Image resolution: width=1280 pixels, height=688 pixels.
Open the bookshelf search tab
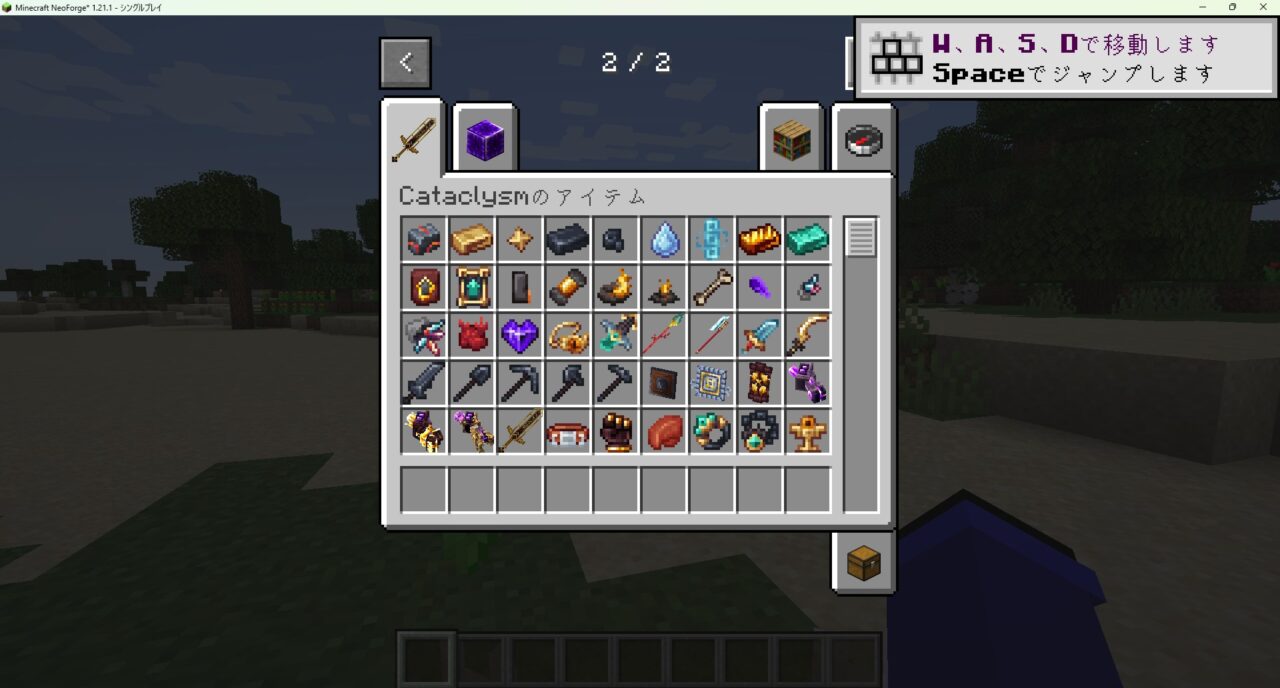coord(790,140)
